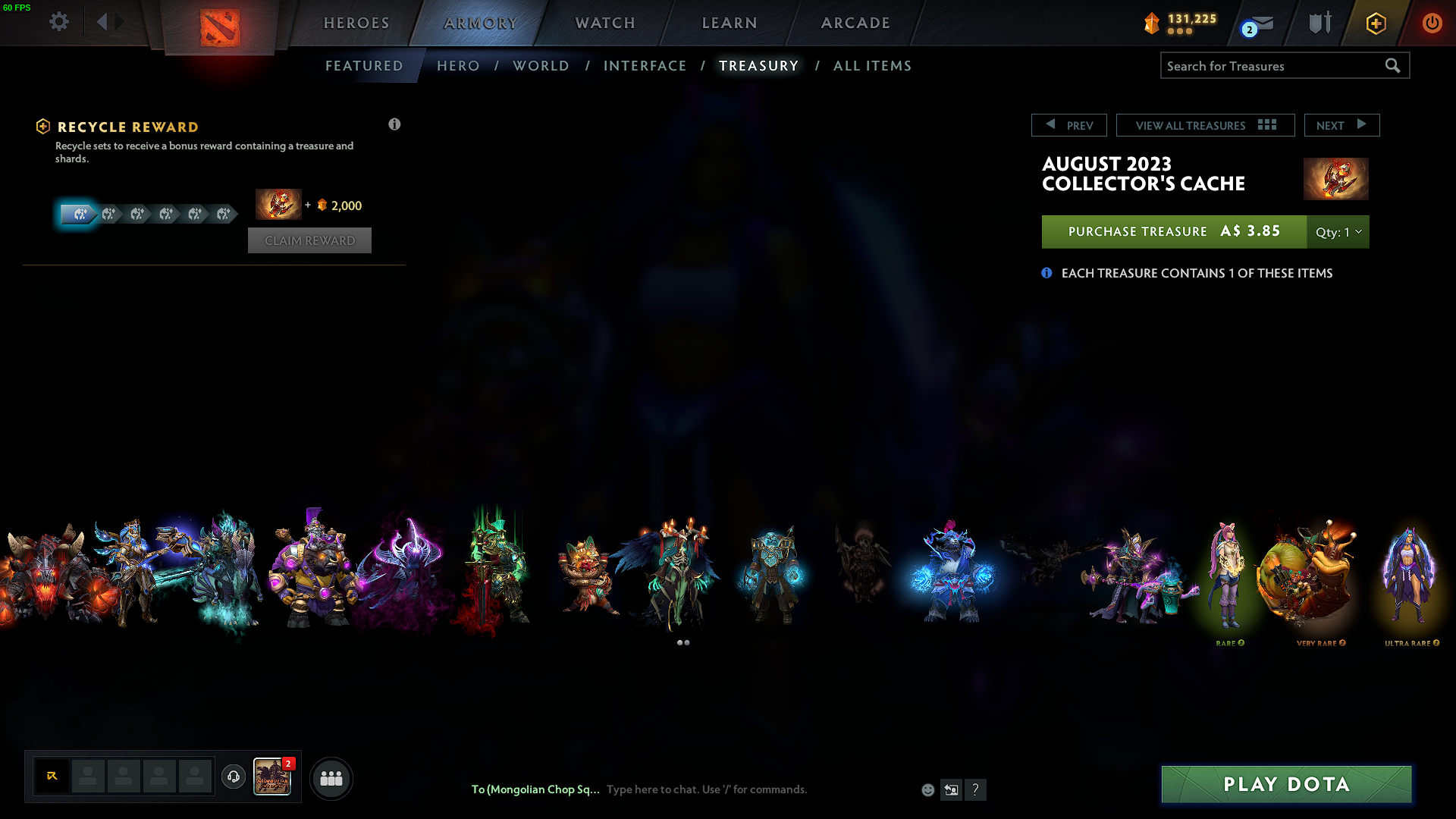1456x819 pixels.
Task: Open the Qty: 1 quantity dropdown
Action: 1338,232
